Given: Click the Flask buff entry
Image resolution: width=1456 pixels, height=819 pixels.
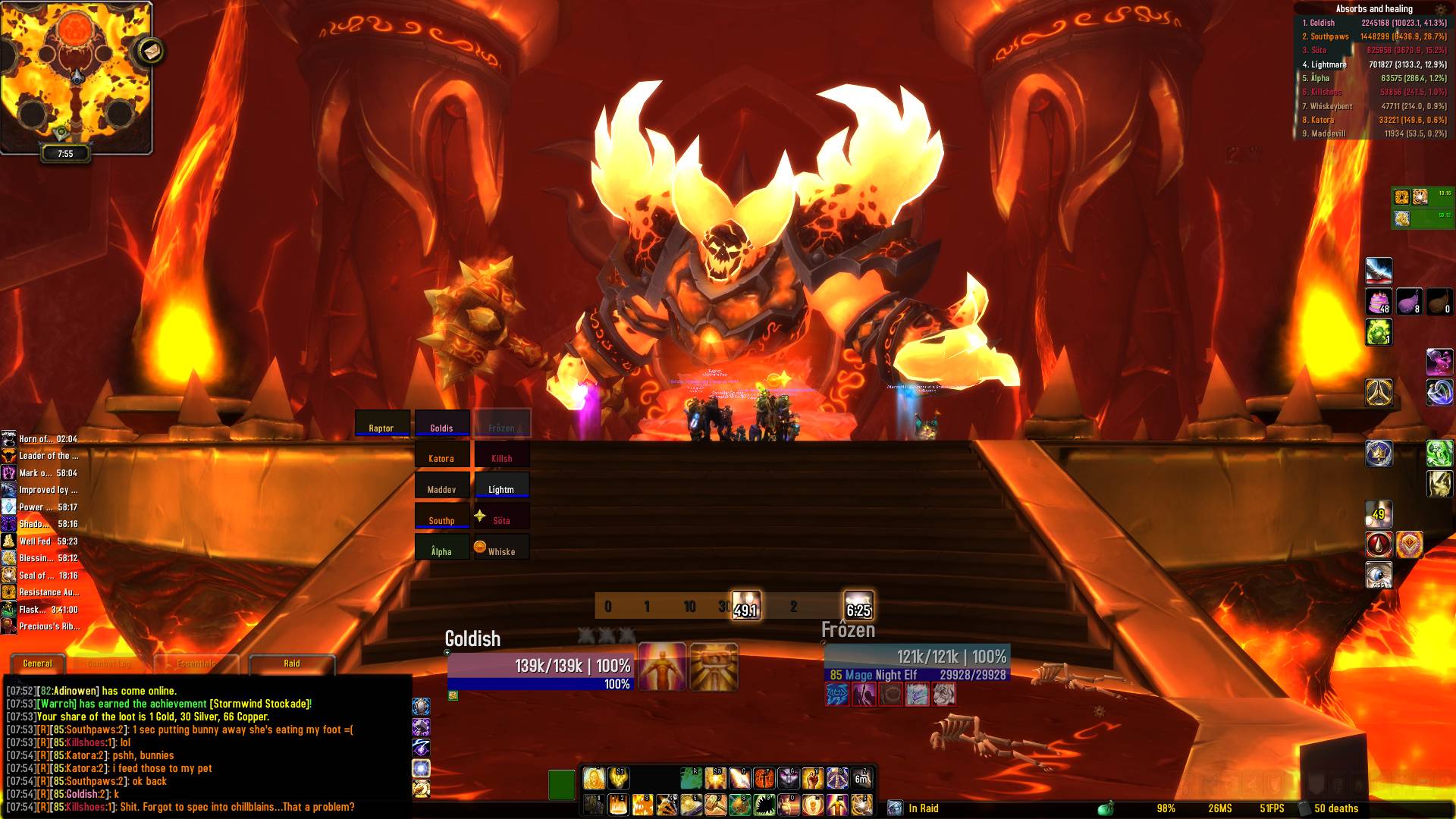Looking at the screenshot, I should [42, 610].
